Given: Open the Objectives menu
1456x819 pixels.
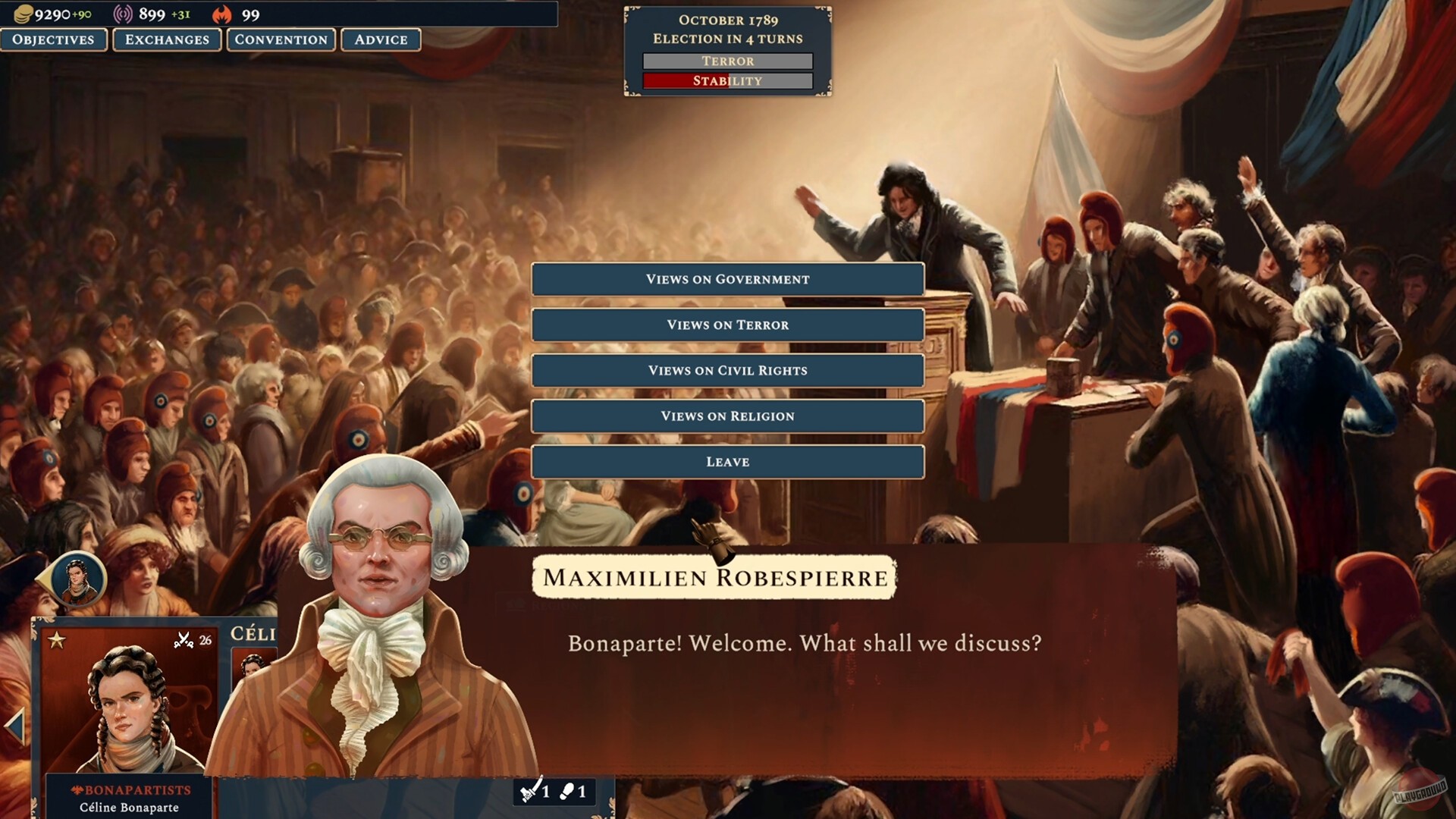Looking at the screenshot, I should 54,40.
